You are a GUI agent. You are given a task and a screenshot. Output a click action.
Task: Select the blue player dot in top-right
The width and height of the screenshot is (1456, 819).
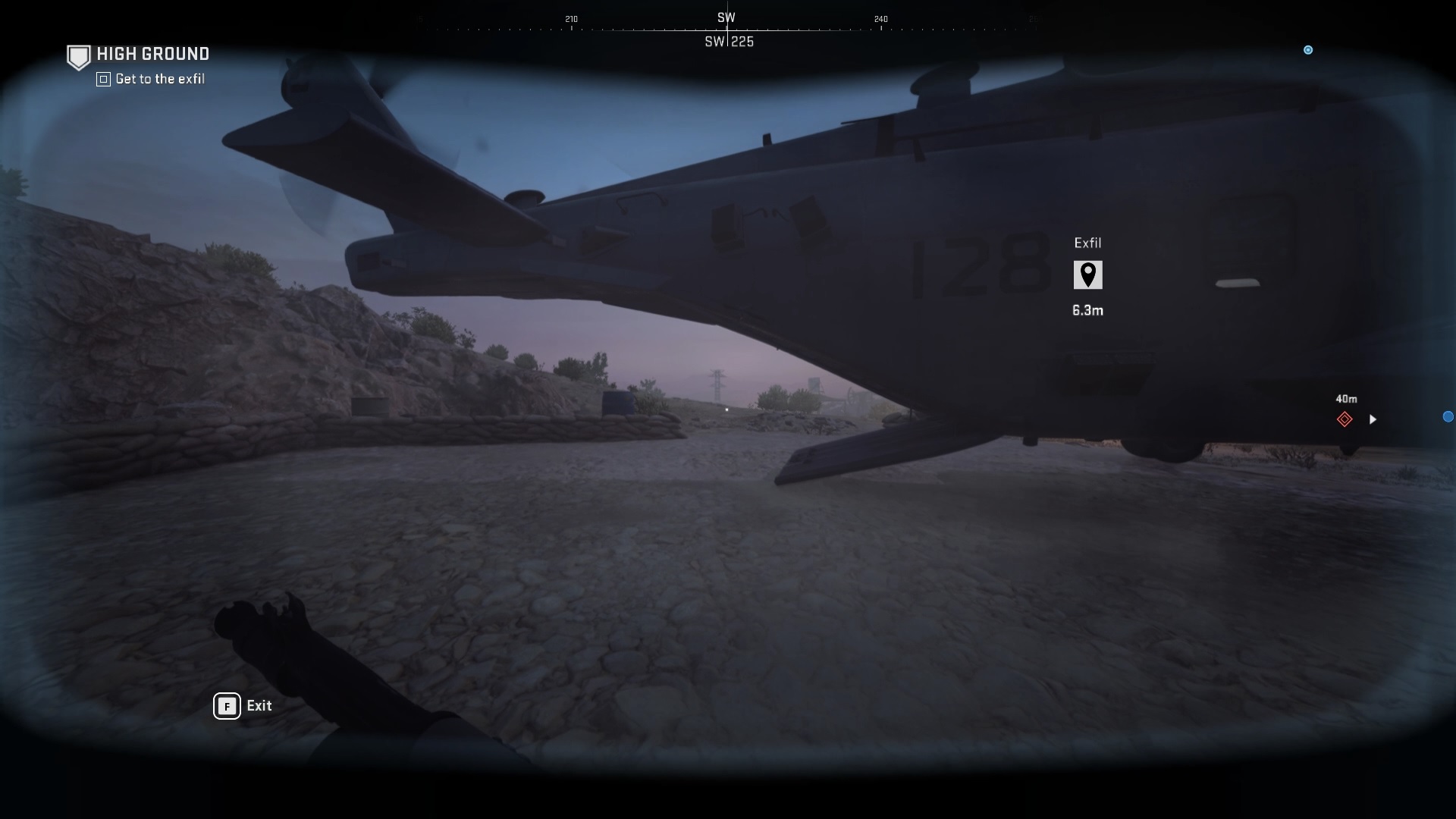1308,50
